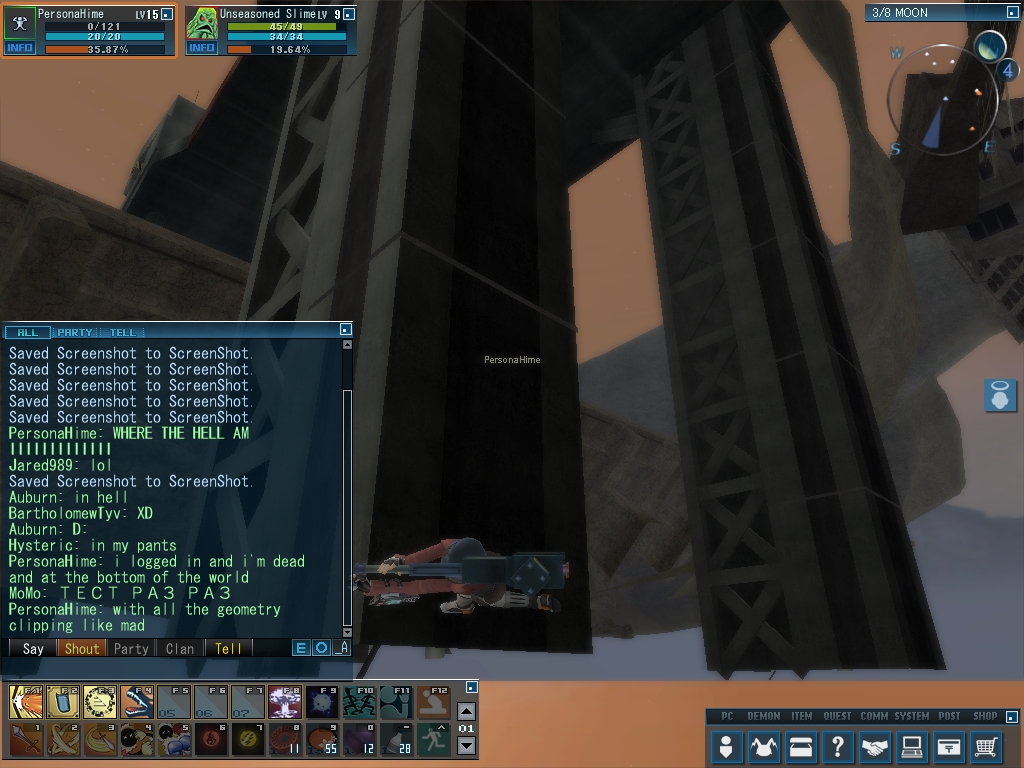Image resolution: width=1024 pixels, height=768 pixels.
Task: Activate the running man hotbar icon
Action: point(433,739)
